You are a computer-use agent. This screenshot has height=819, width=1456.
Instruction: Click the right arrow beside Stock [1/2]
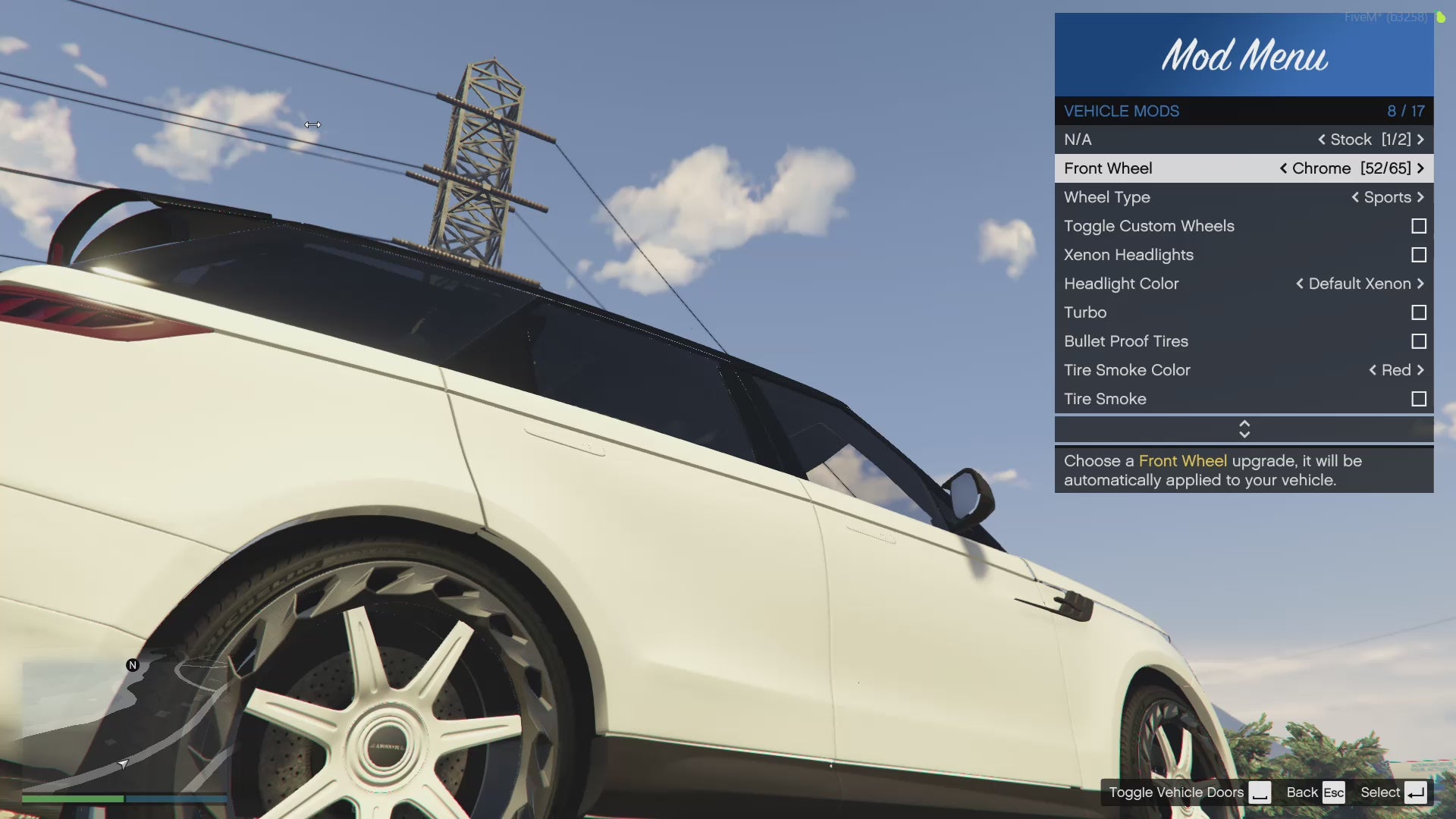tap(1420, 140)
